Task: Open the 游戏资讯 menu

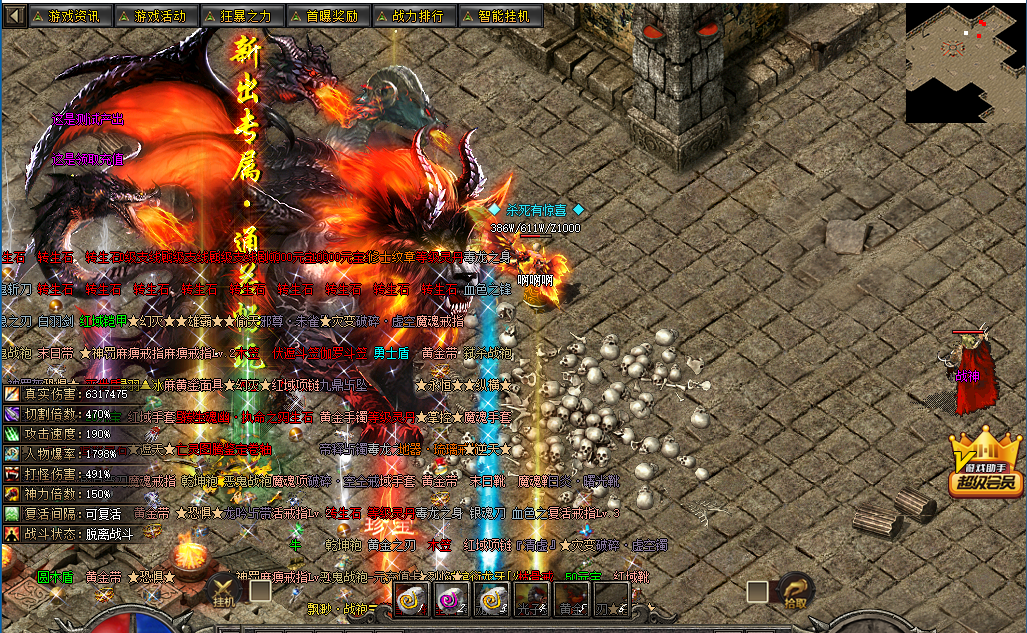Action: (x=71, y=16)
